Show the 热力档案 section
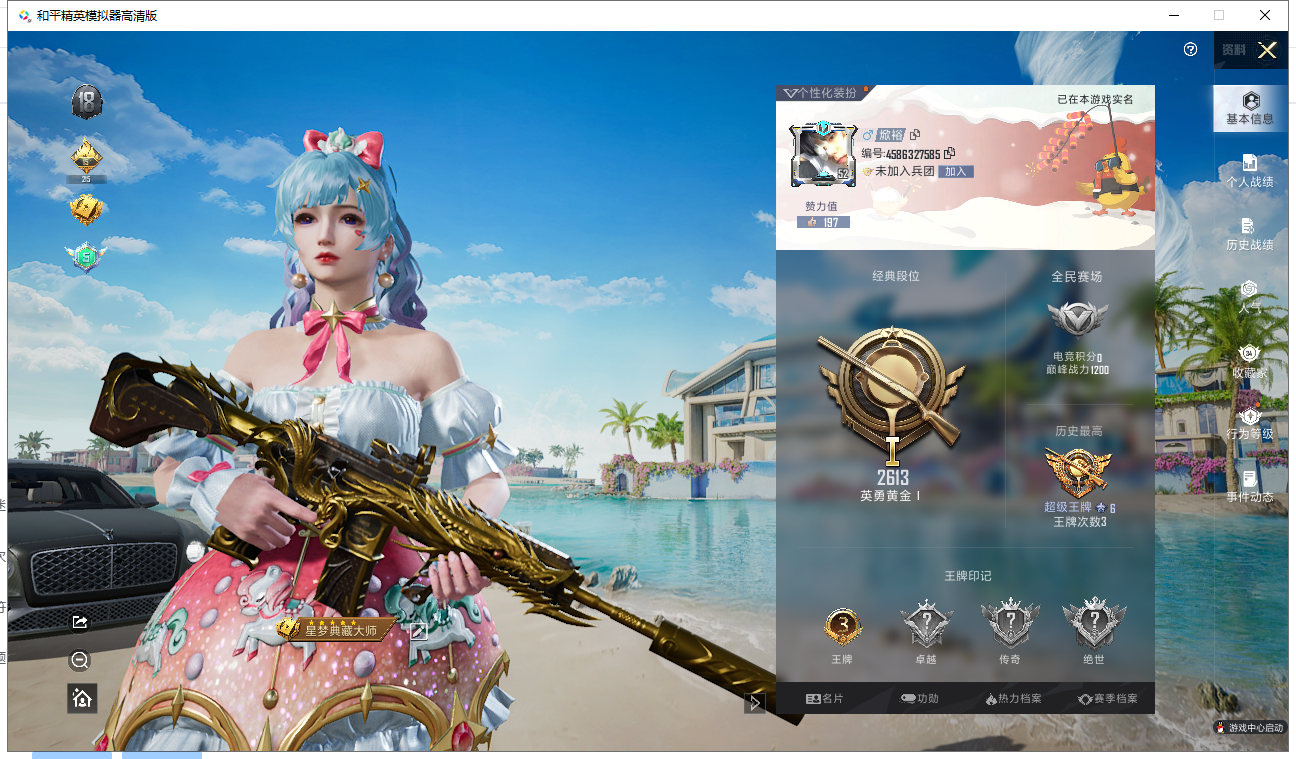This screenshot has width=1296, height=759. 1013,699
